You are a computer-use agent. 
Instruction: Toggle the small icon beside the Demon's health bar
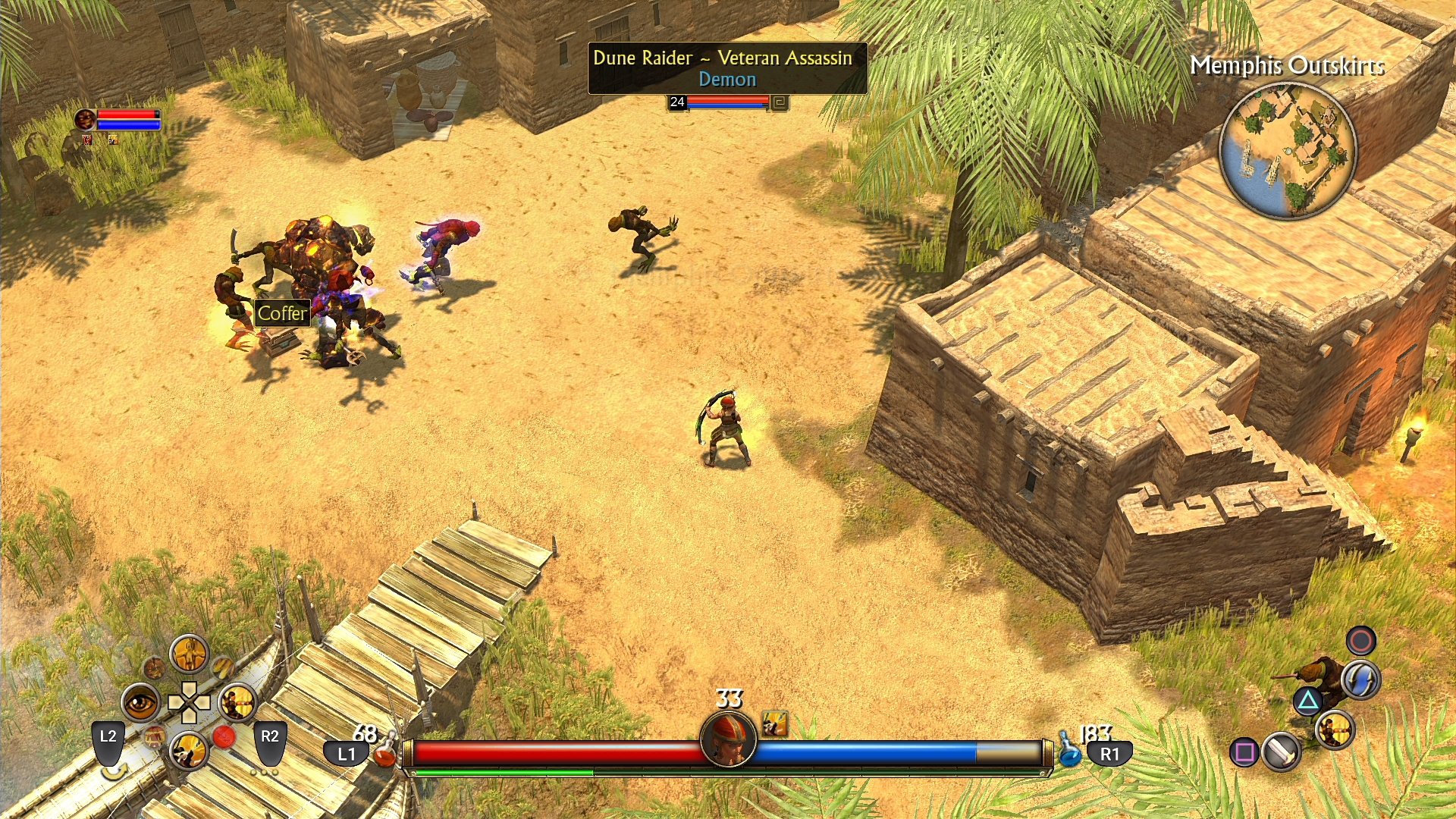point(781,101)
